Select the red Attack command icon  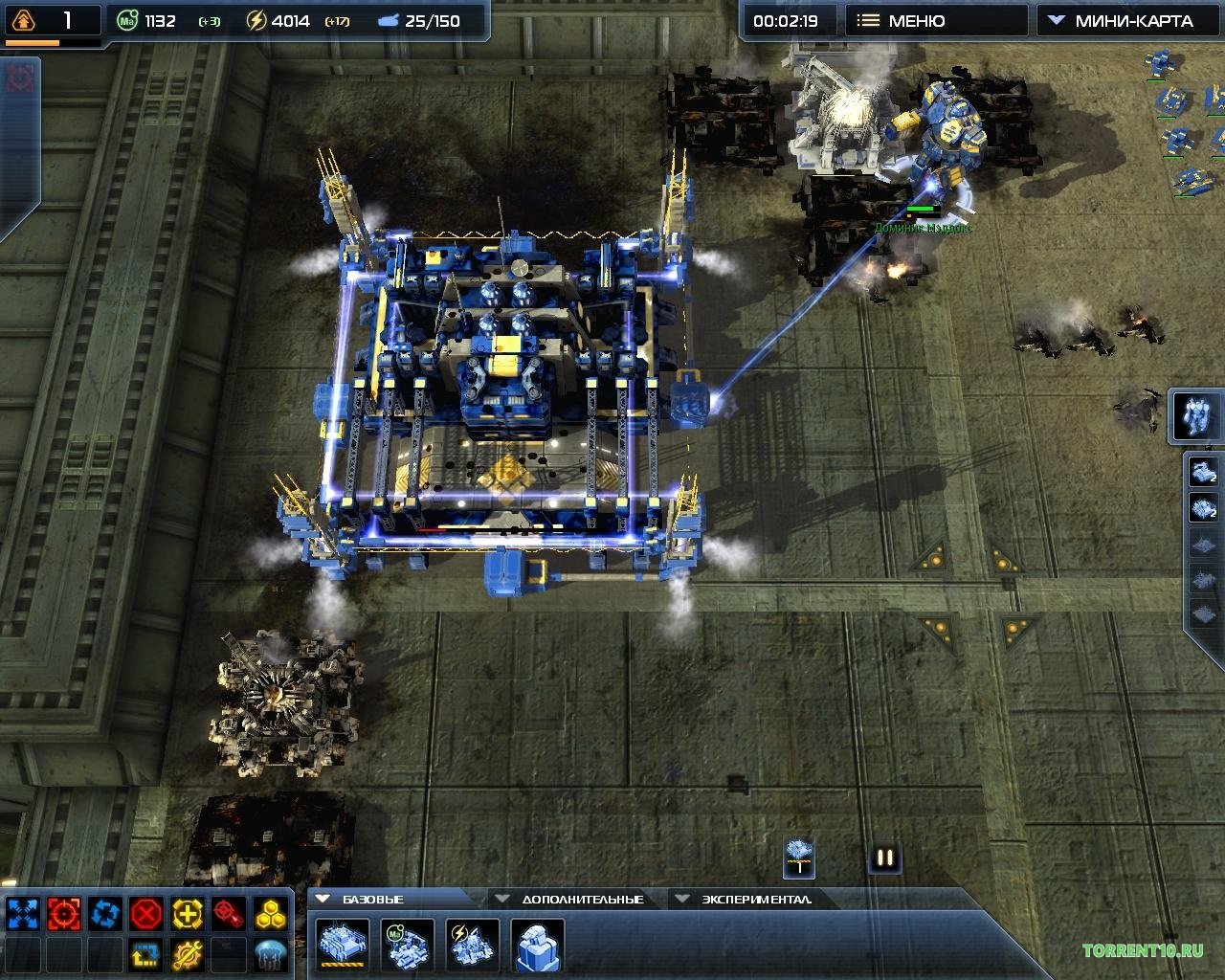(63, 912)
